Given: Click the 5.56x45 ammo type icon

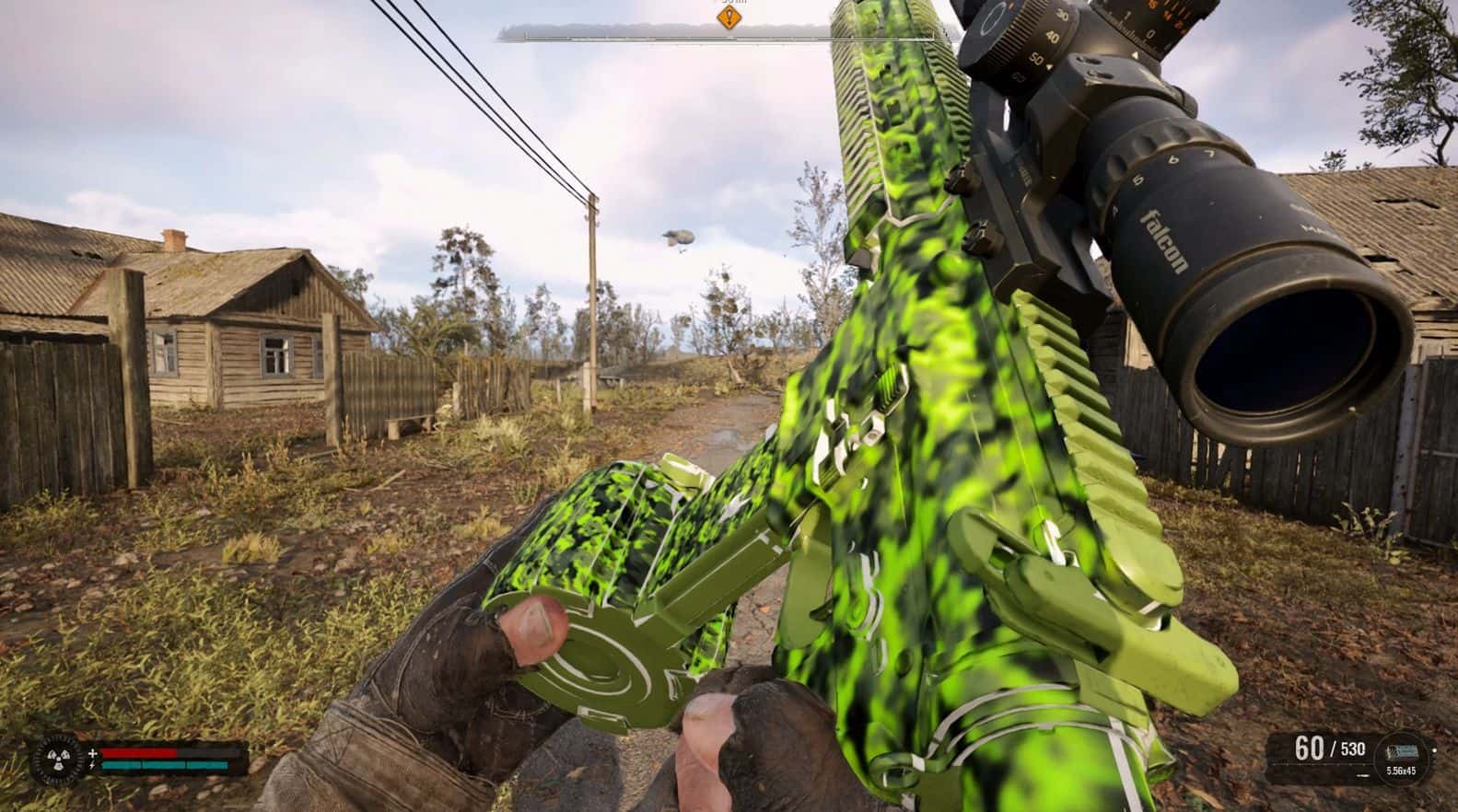Looking at the screenshot, I should click(x=1402, y=771).
